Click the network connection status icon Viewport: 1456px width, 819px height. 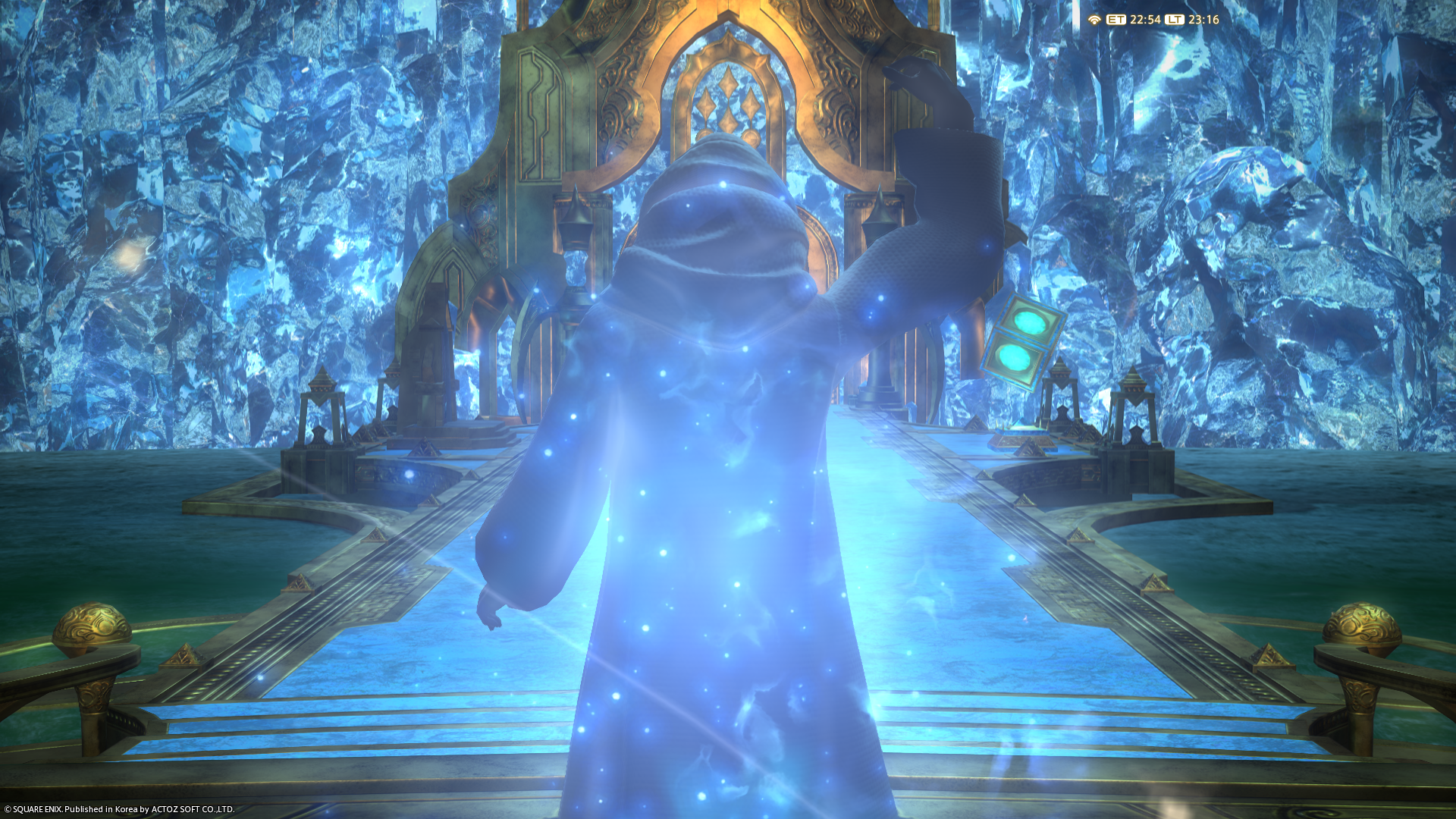click(x=1094, y=20)
